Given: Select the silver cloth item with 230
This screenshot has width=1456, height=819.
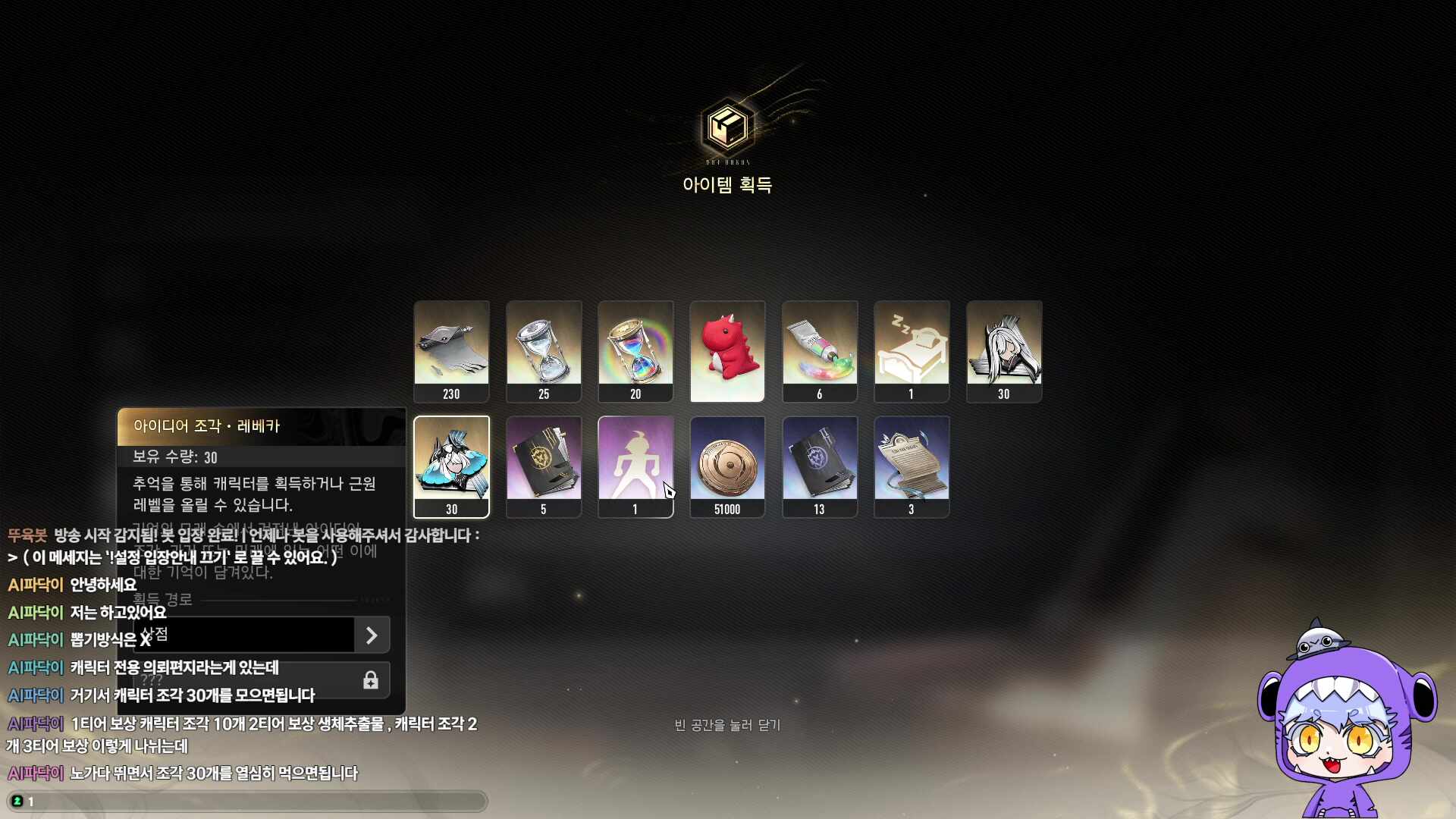Looking at the screenshot, I should pos(451,351).
